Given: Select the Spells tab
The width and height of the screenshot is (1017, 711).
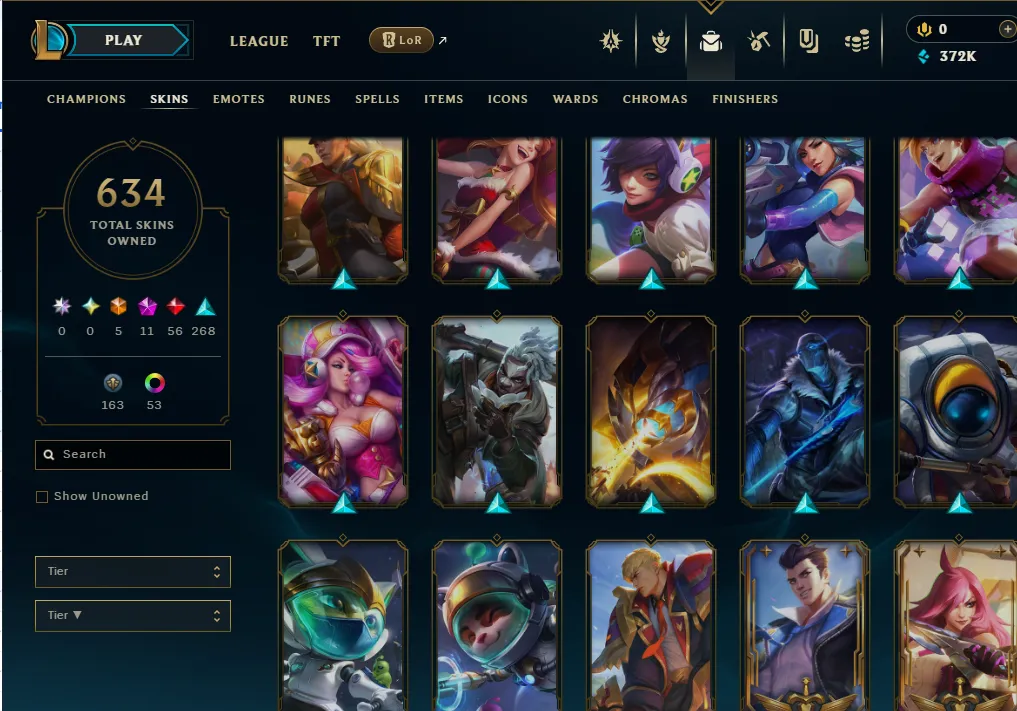Looking at the screenshot, I should point(377,99).
